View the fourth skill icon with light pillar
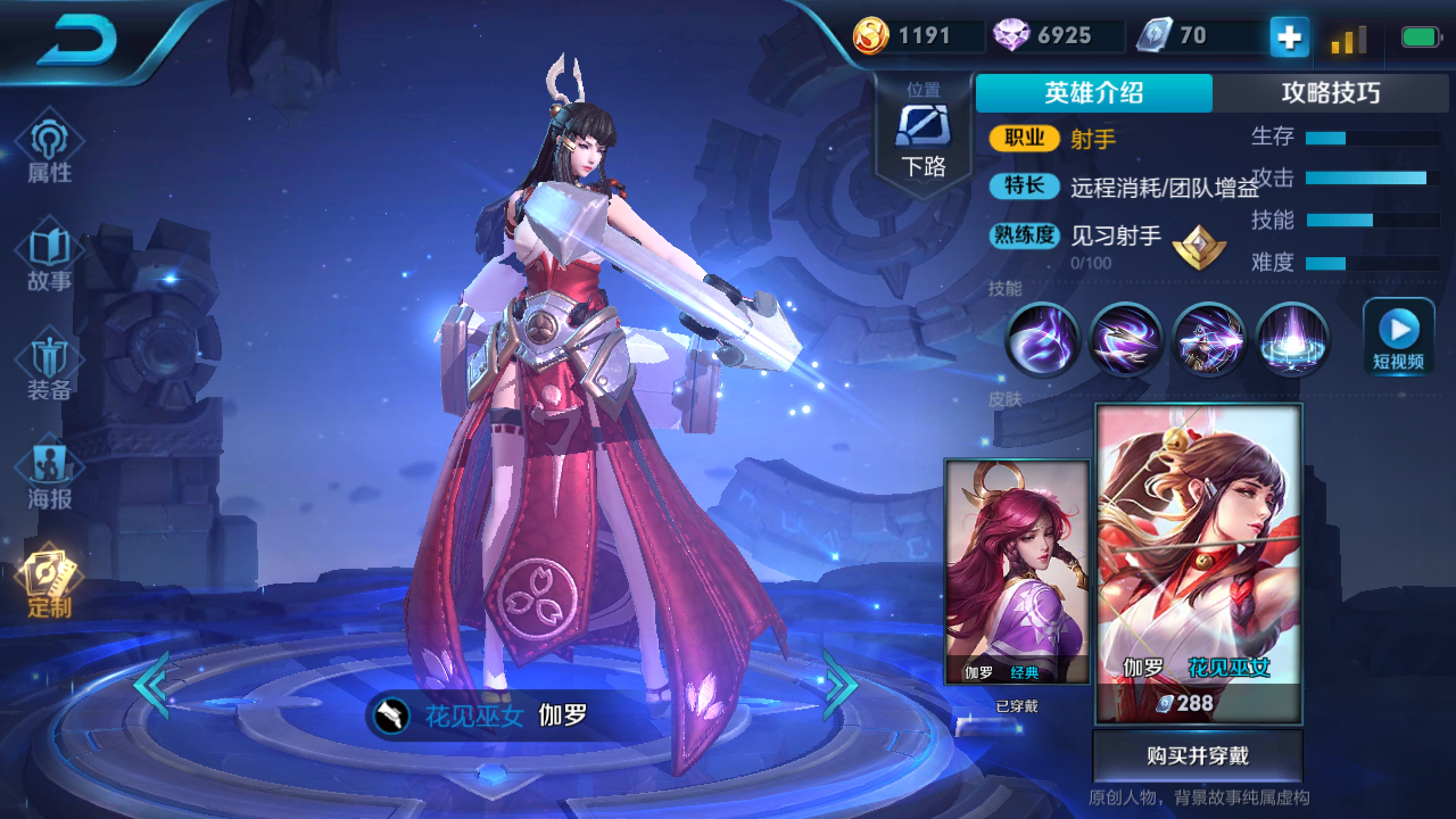The image size is (1456, 819). coord(1292,340)
